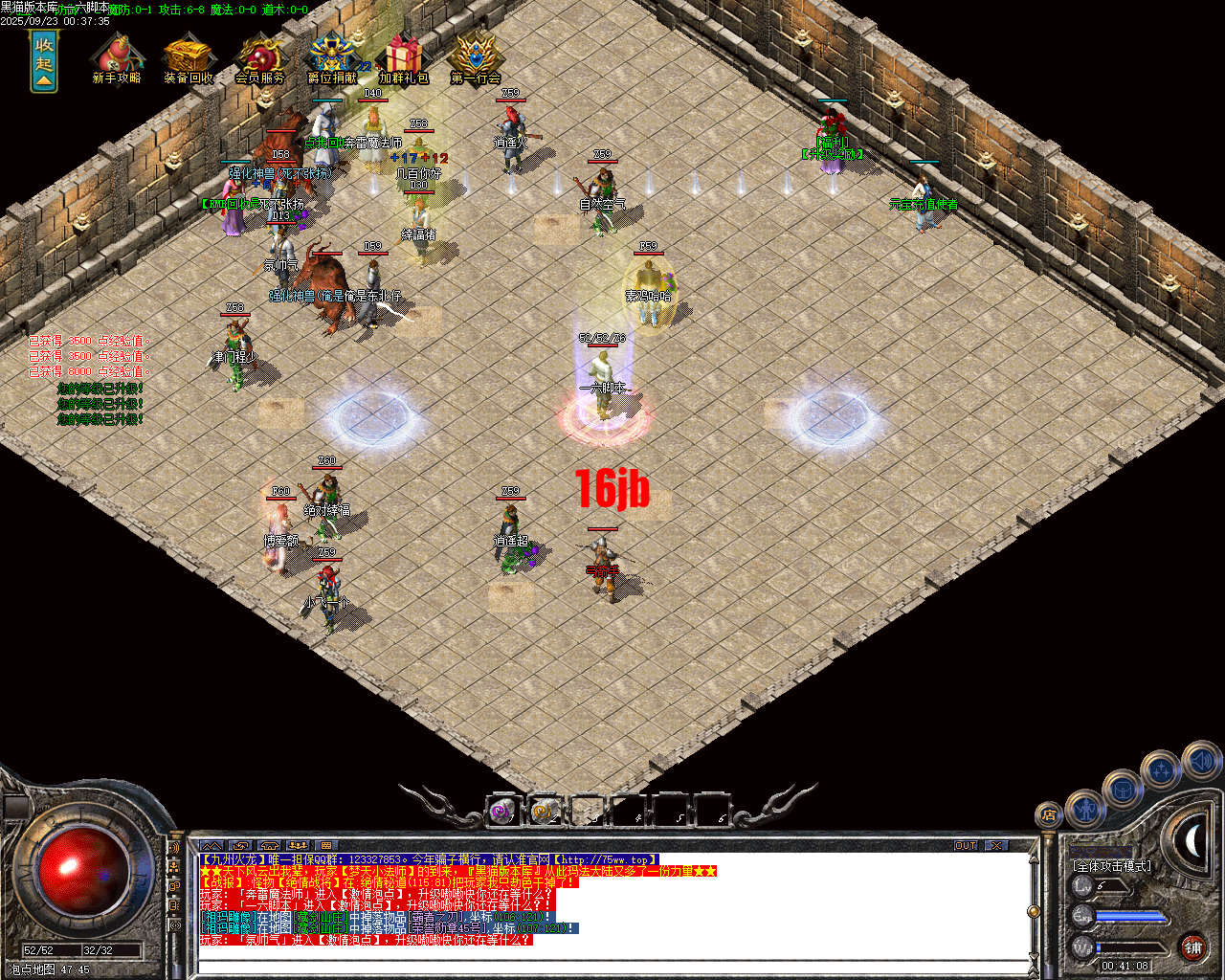Open the 铺 personal shop icon
This screenshot has width=1225, height=980.
1195,947
